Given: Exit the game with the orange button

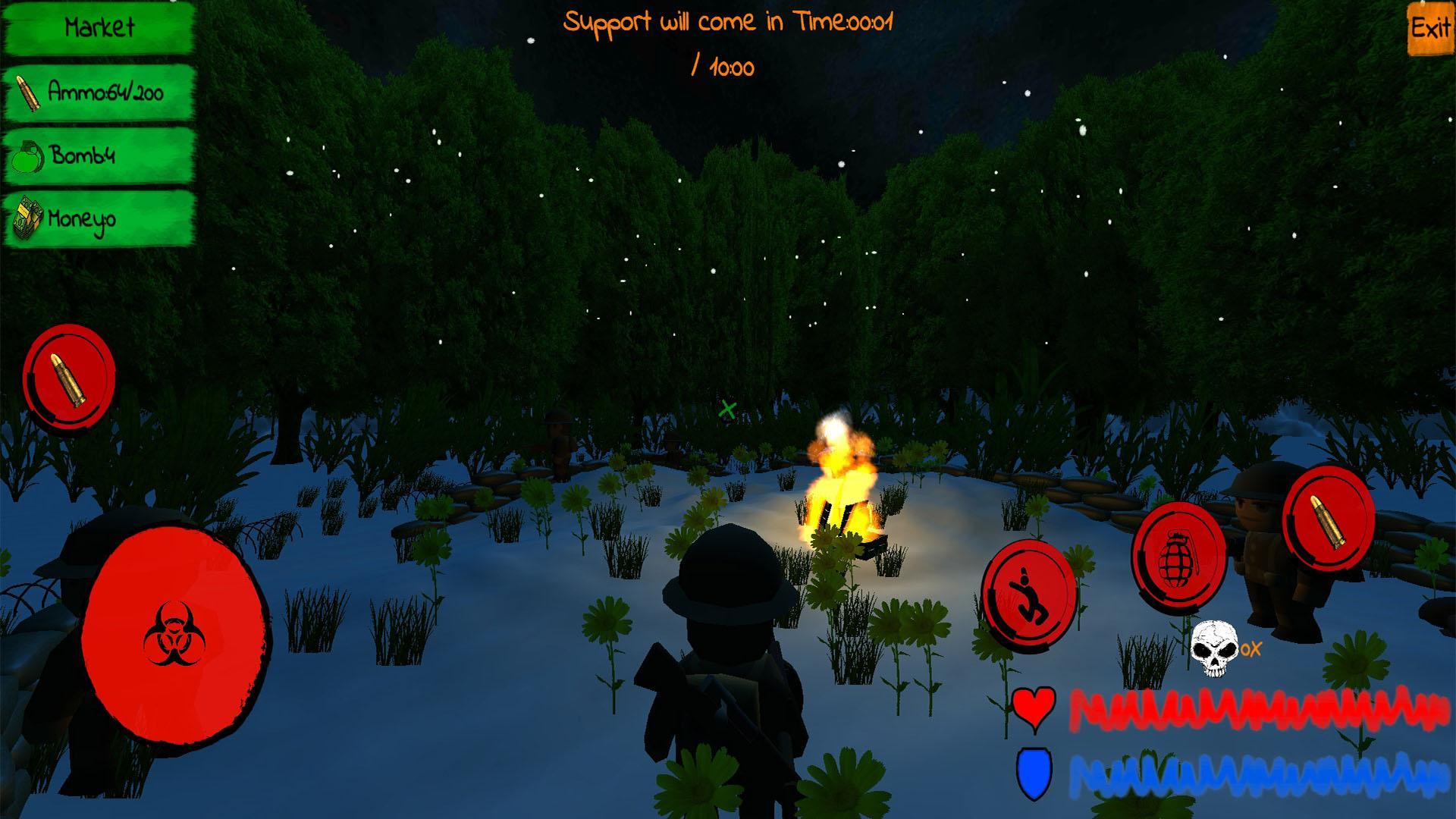Looking at the screenshot, I should tap(1430, 30).
